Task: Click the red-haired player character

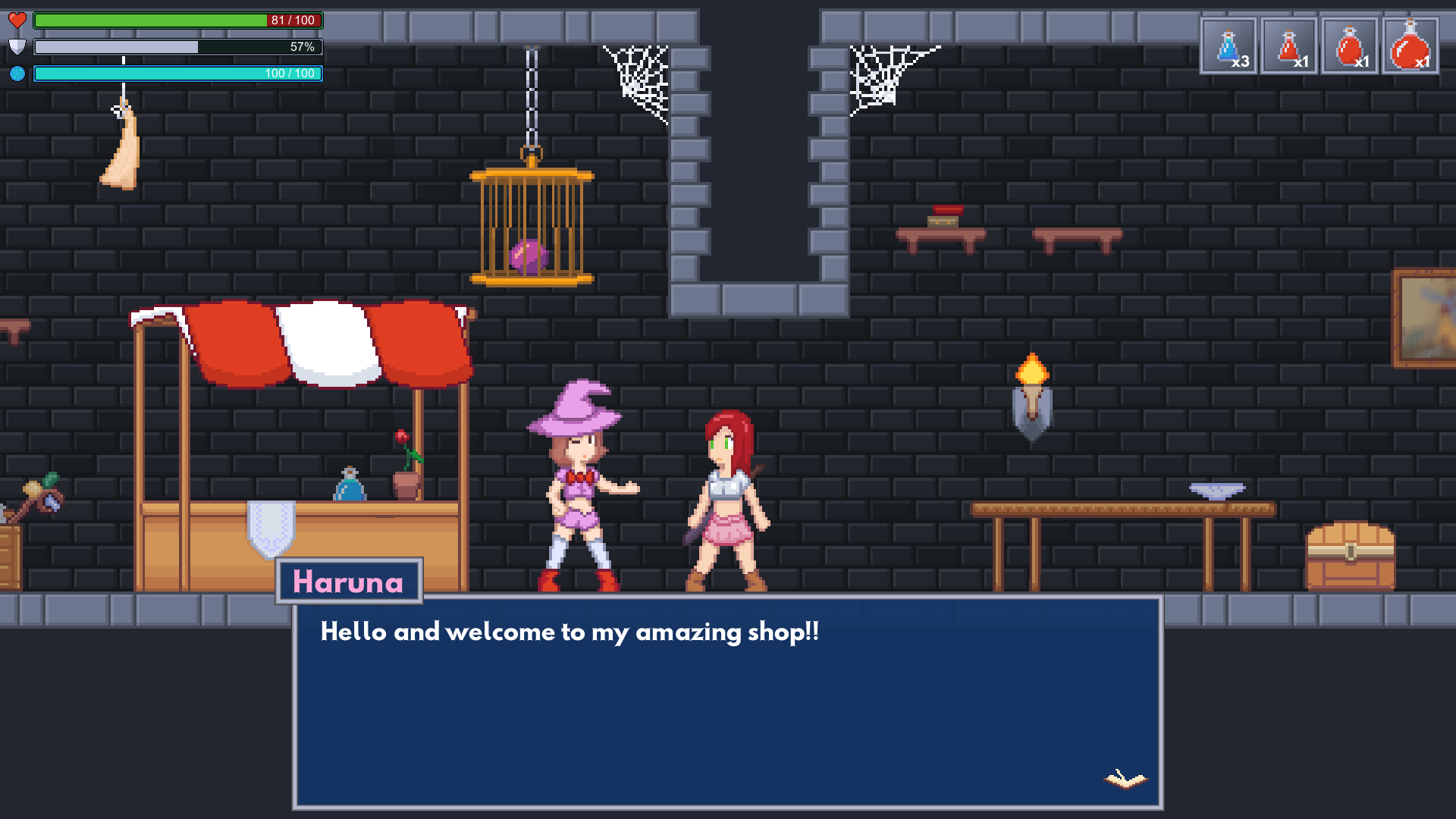Action: (724, 493)
